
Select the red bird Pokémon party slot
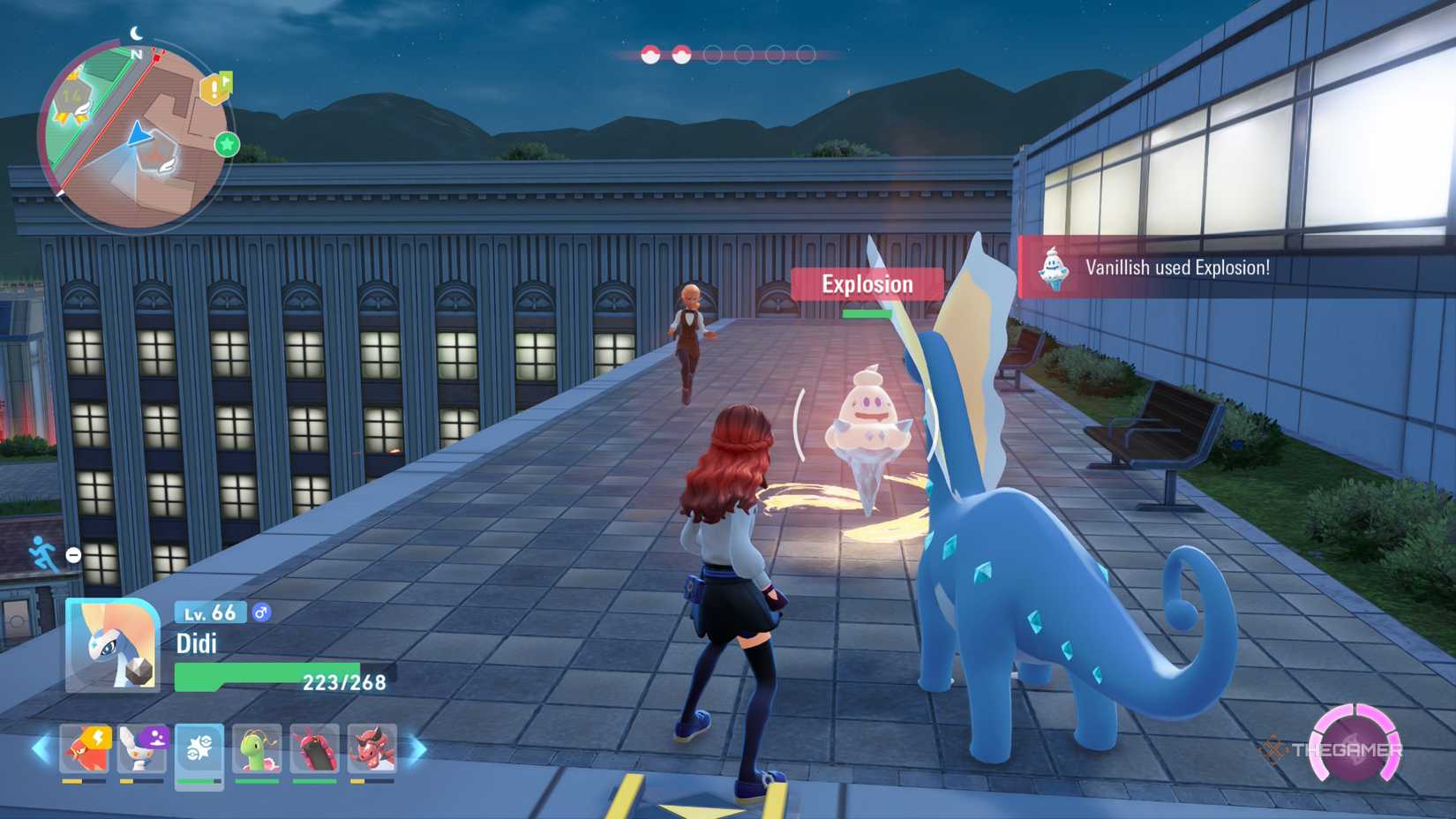coord(85,749)
